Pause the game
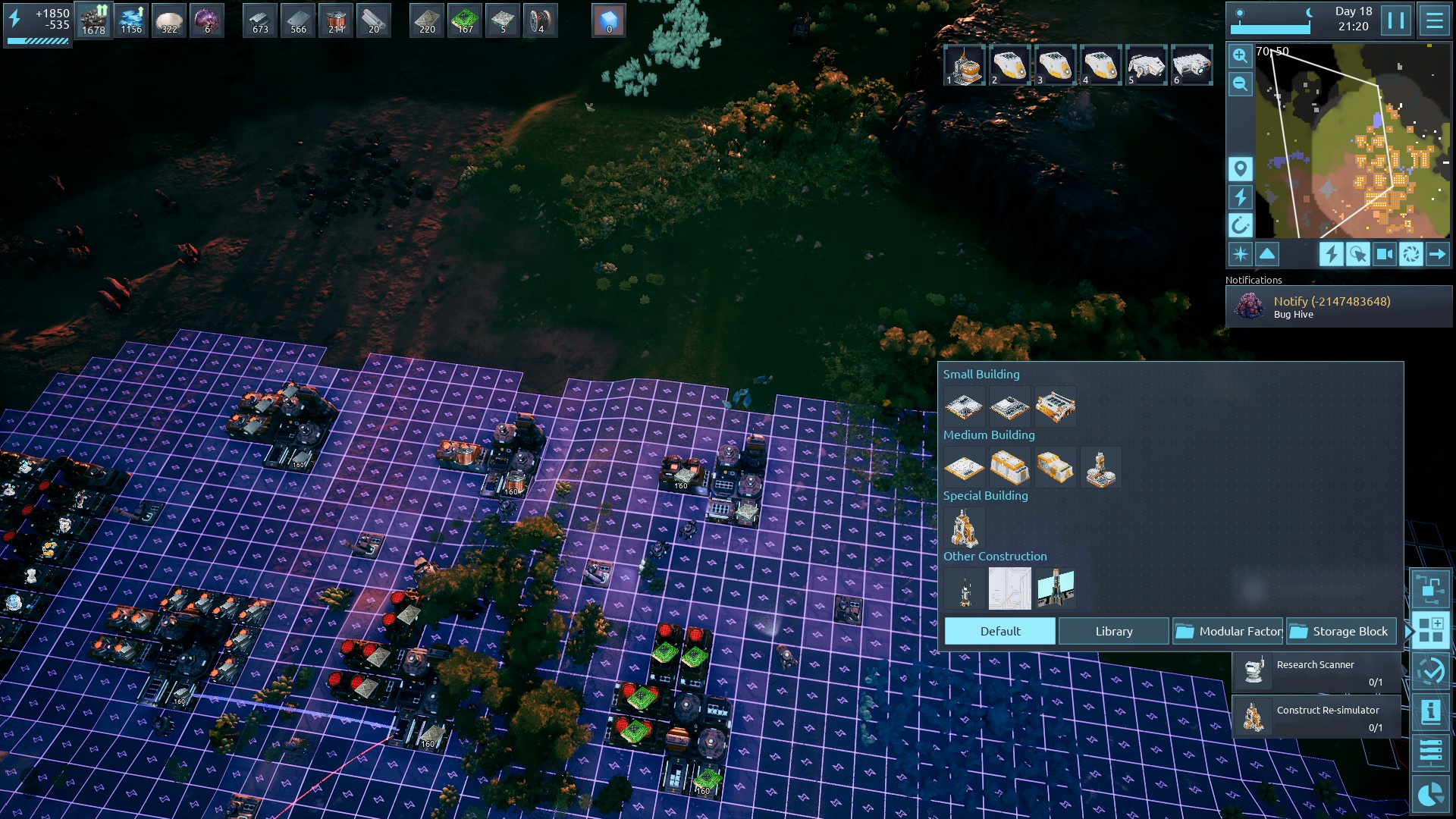Screen dimensions: 1456x819 tap(1396, 20)
